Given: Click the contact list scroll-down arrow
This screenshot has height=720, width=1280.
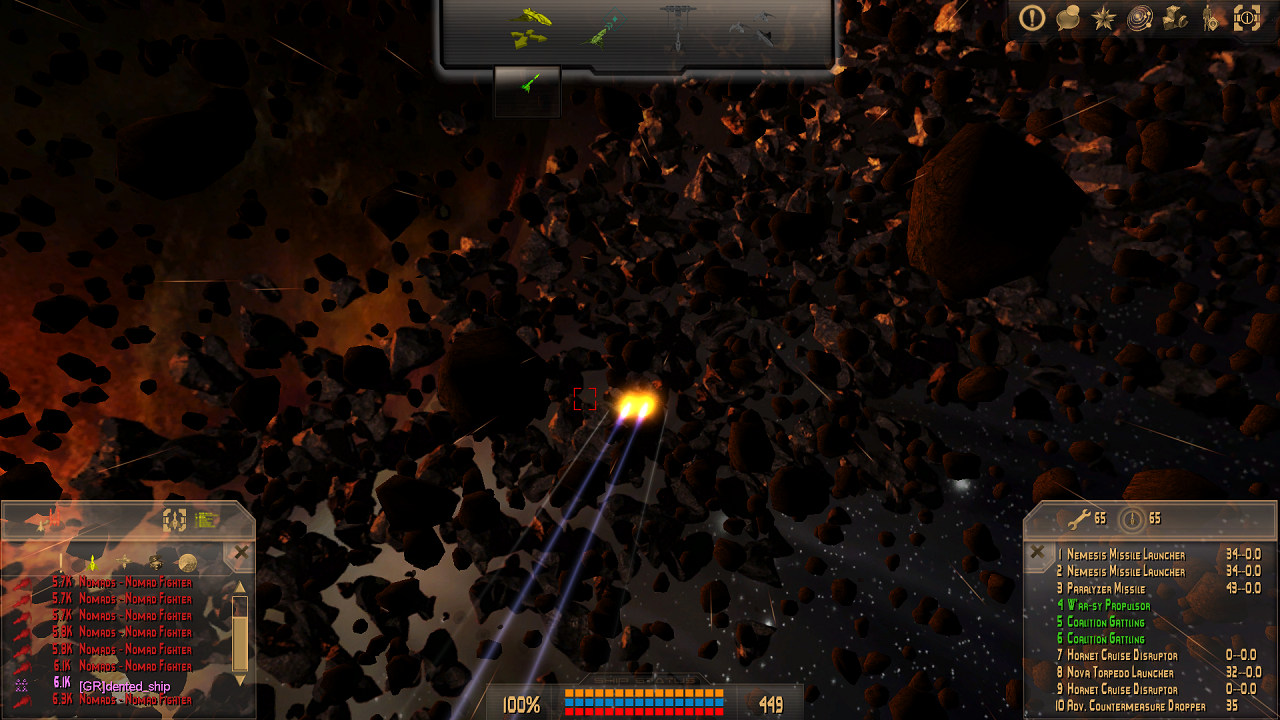Looking at the screenshot, I should pyautogui.click(x=240, y=680).
